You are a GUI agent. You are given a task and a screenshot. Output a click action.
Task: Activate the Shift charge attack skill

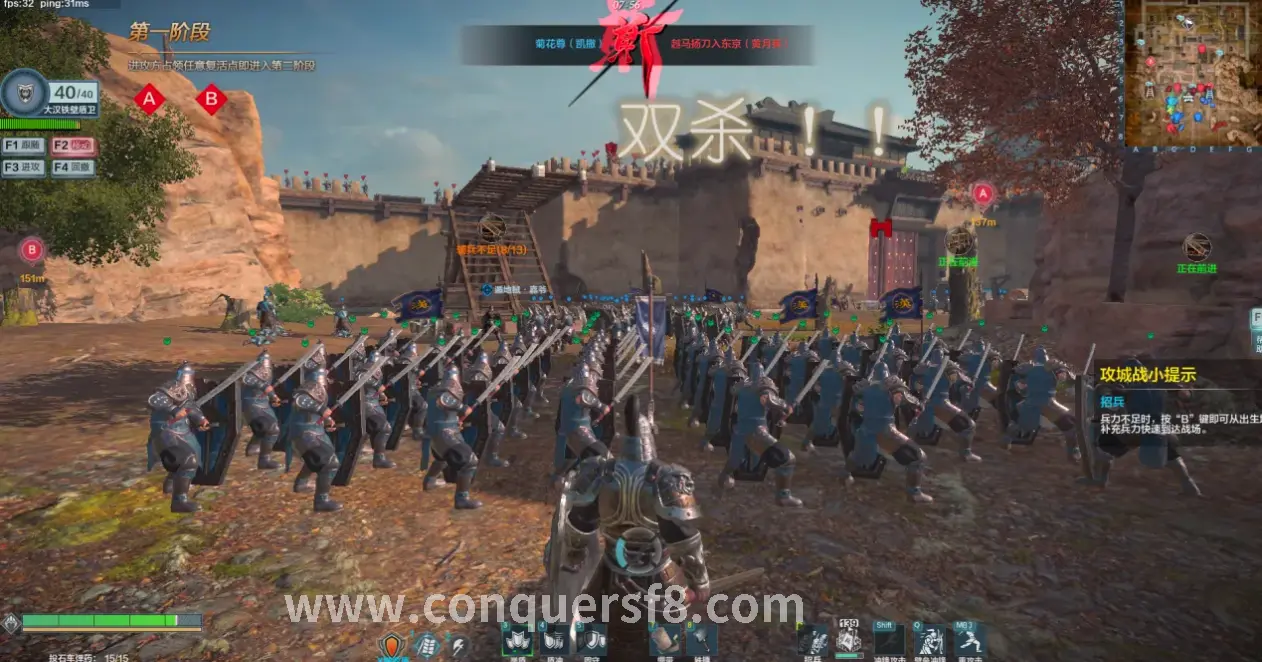(x=888, y=640)
